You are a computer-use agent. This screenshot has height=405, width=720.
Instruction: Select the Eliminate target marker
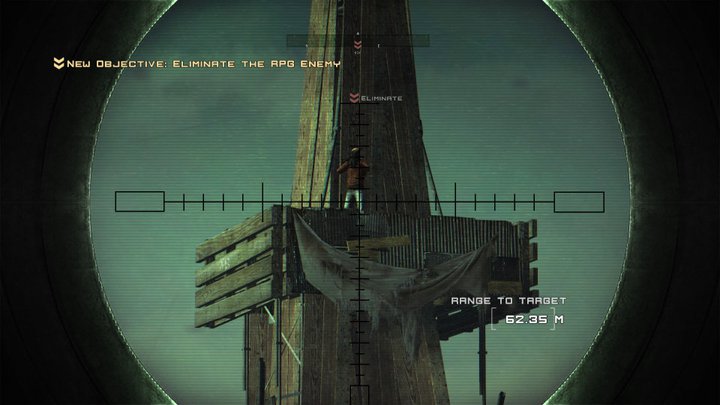(x=375, y=98)
